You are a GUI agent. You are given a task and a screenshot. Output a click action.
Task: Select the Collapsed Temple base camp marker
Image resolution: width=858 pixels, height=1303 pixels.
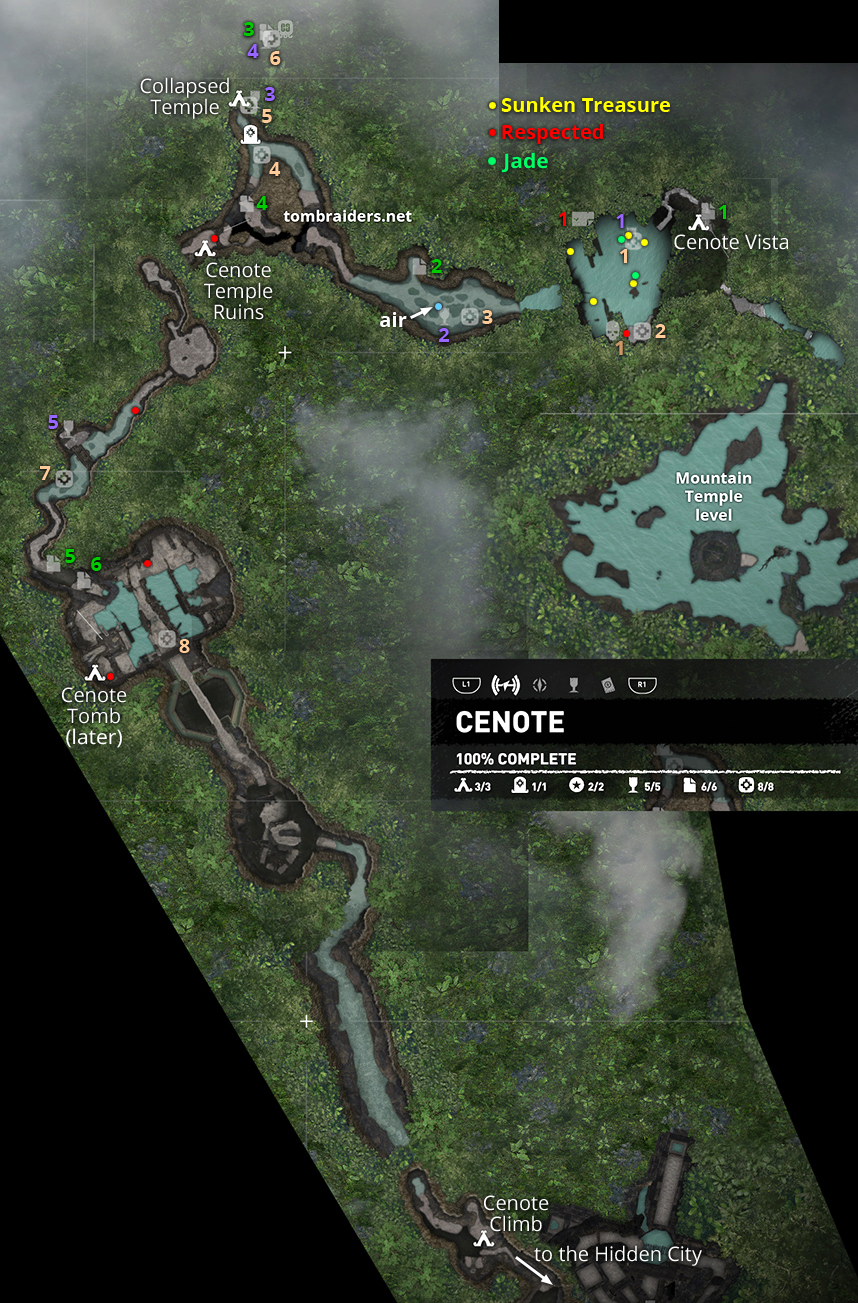(x=238, y=99)
